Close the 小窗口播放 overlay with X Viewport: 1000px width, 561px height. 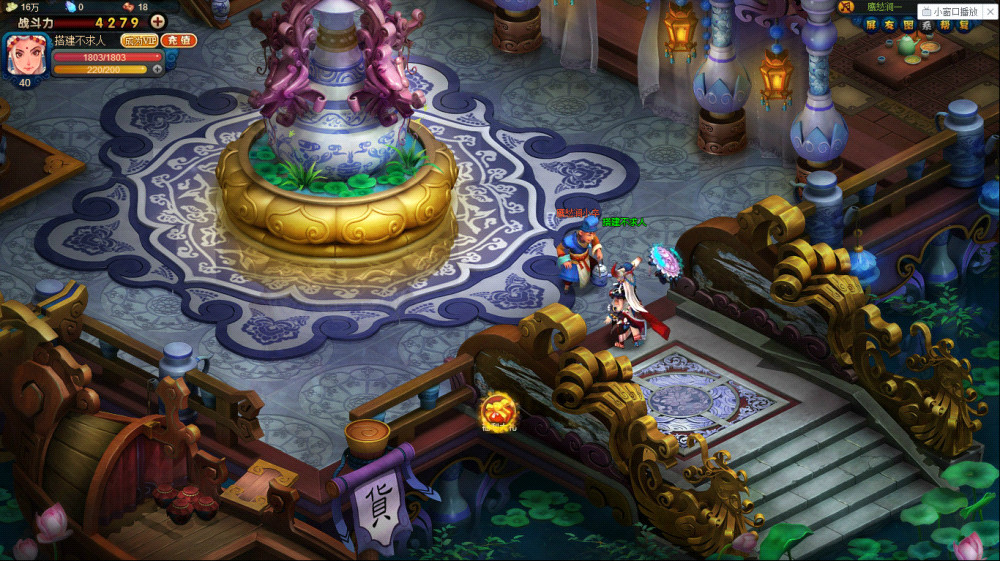point(992,11)
